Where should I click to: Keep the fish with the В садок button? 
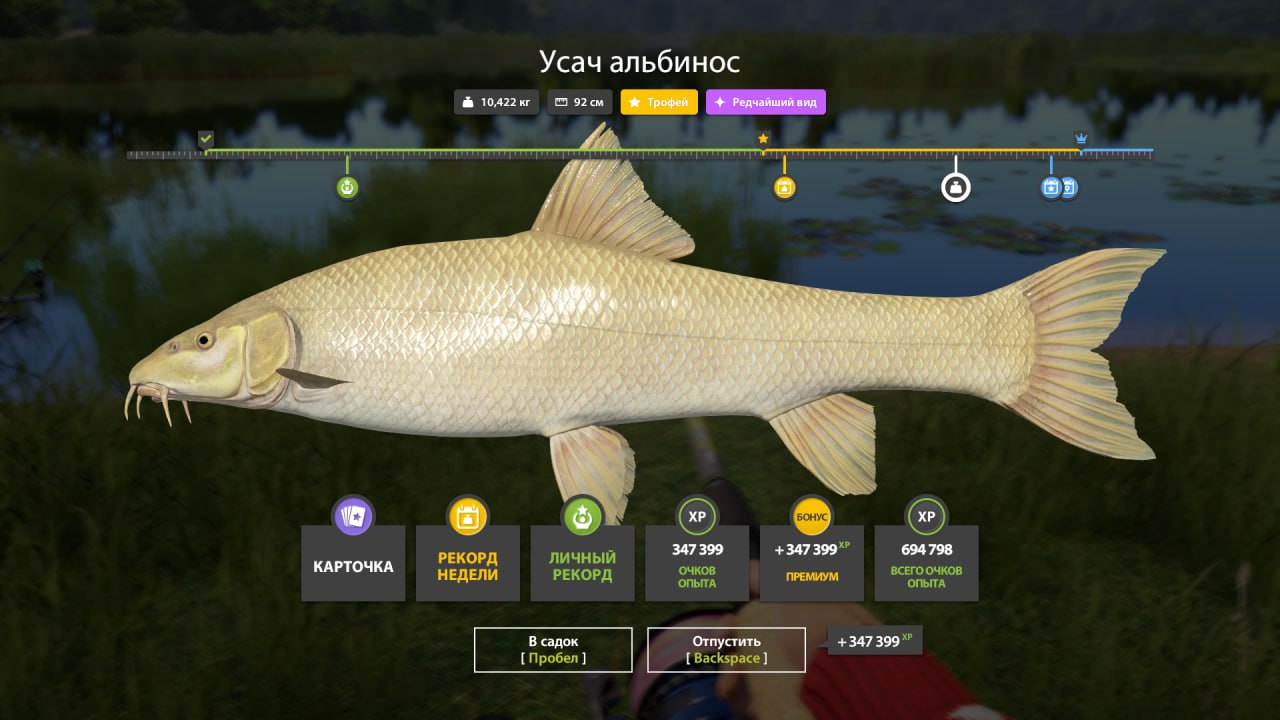553,649
